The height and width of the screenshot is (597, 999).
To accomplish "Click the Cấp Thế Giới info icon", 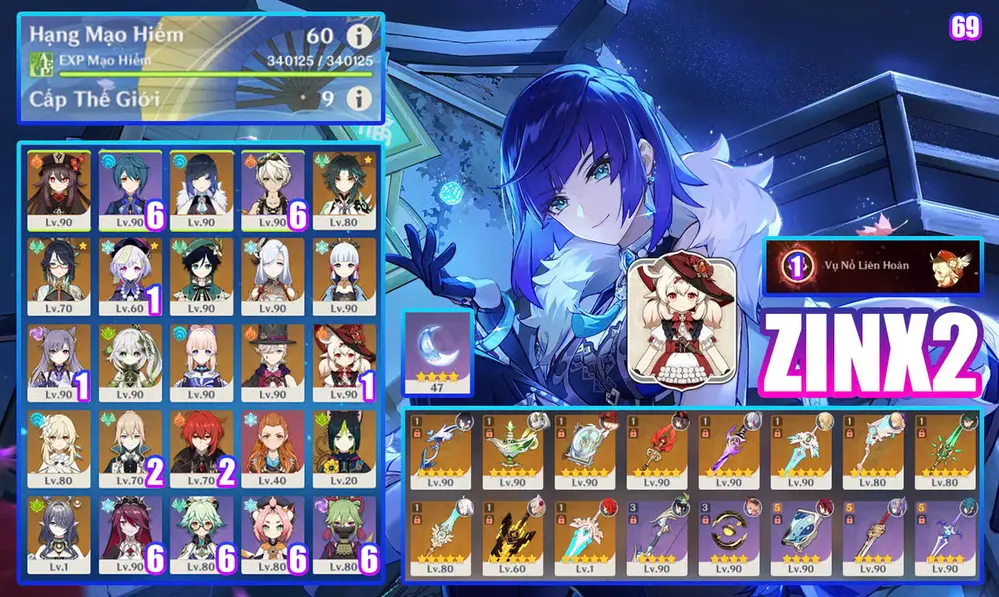I will click(x=360, y=98).
